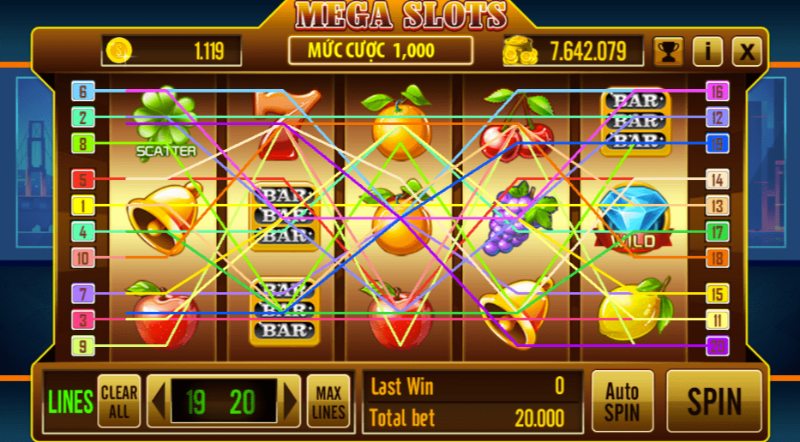This screenshot has height=442, width=800.
Task: Show game info with the i button
Action: point(707,51)
